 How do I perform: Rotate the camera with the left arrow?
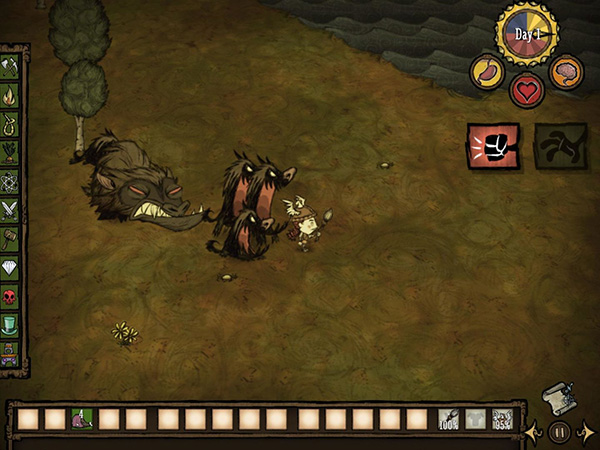pos(534,432)
